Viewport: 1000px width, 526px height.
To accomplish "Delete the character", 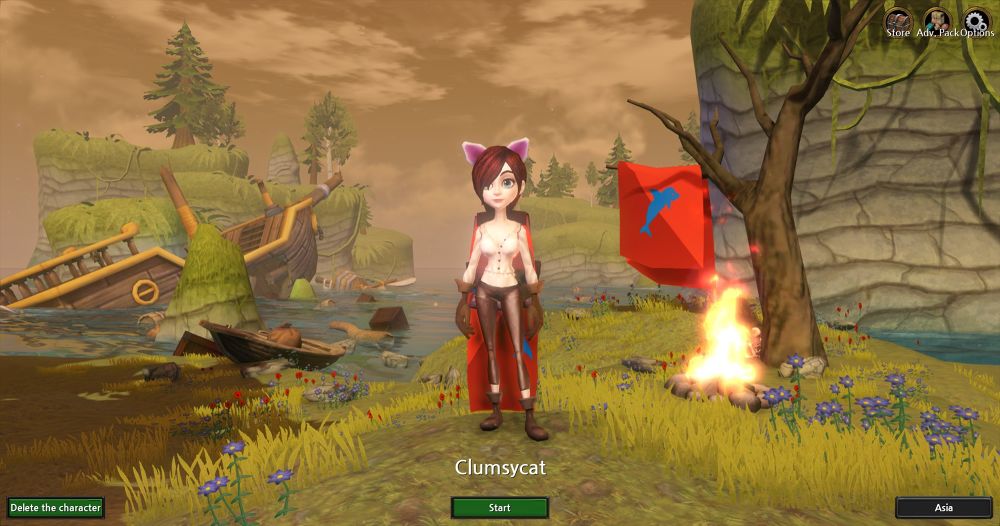I will click(x=55, y=507).
